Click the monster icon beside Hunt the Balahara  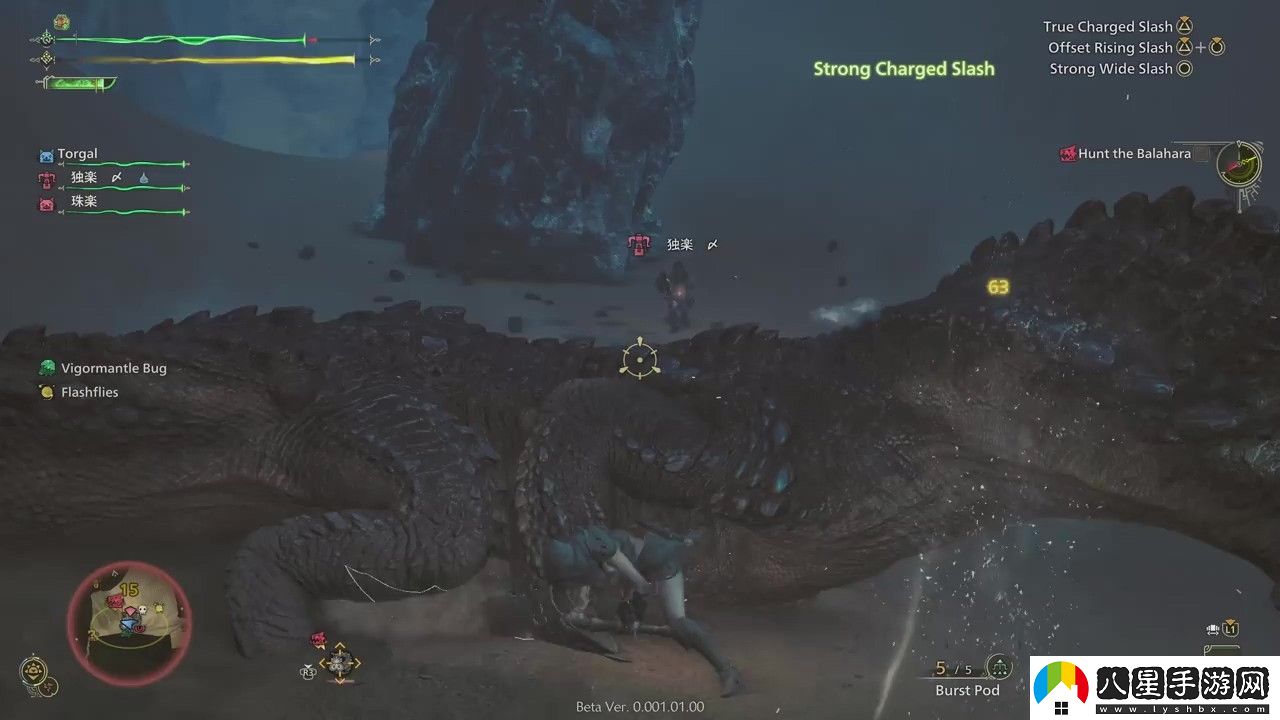click(1068, 154)
